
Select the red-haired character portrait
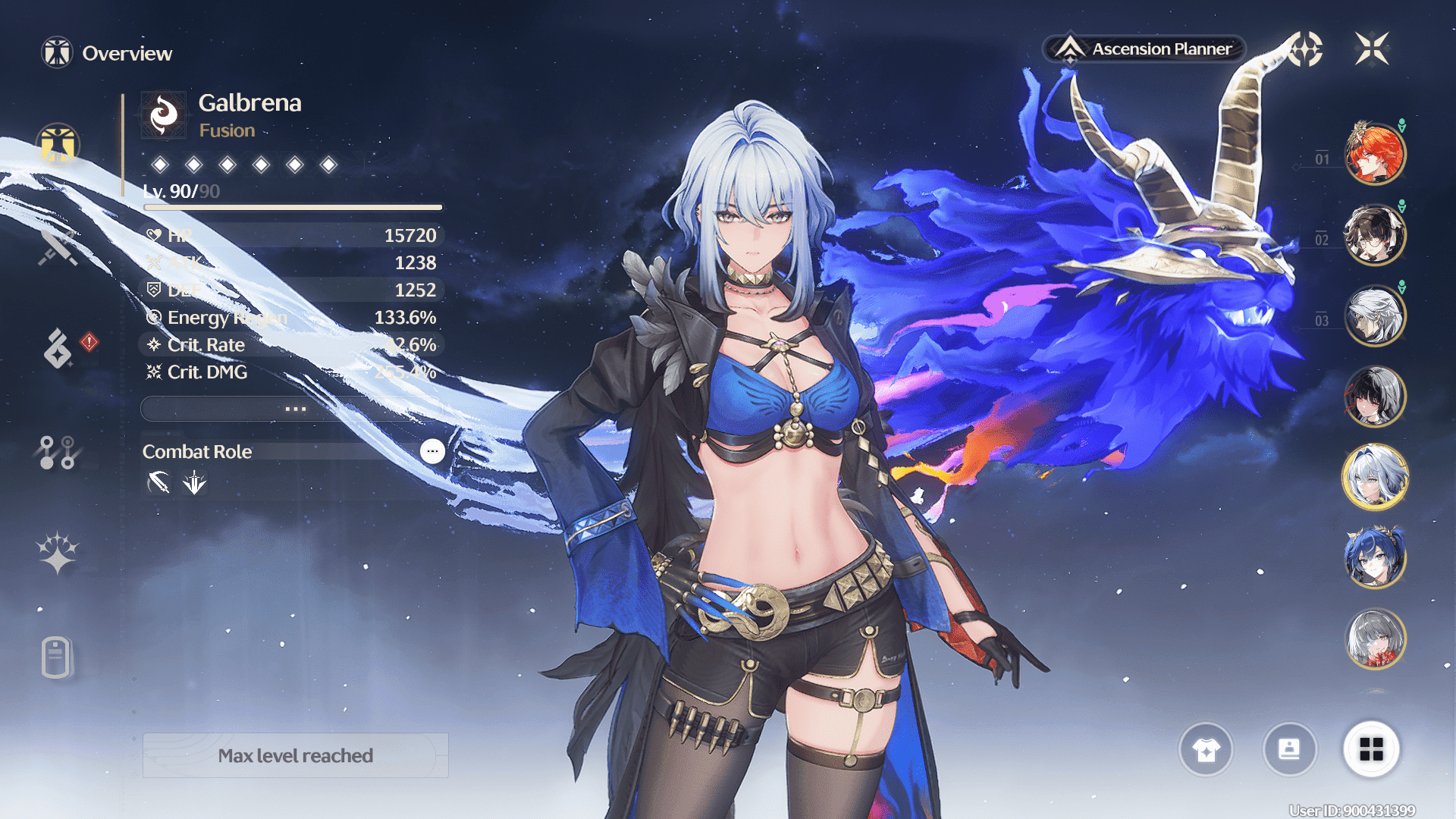coord(1374,154)
